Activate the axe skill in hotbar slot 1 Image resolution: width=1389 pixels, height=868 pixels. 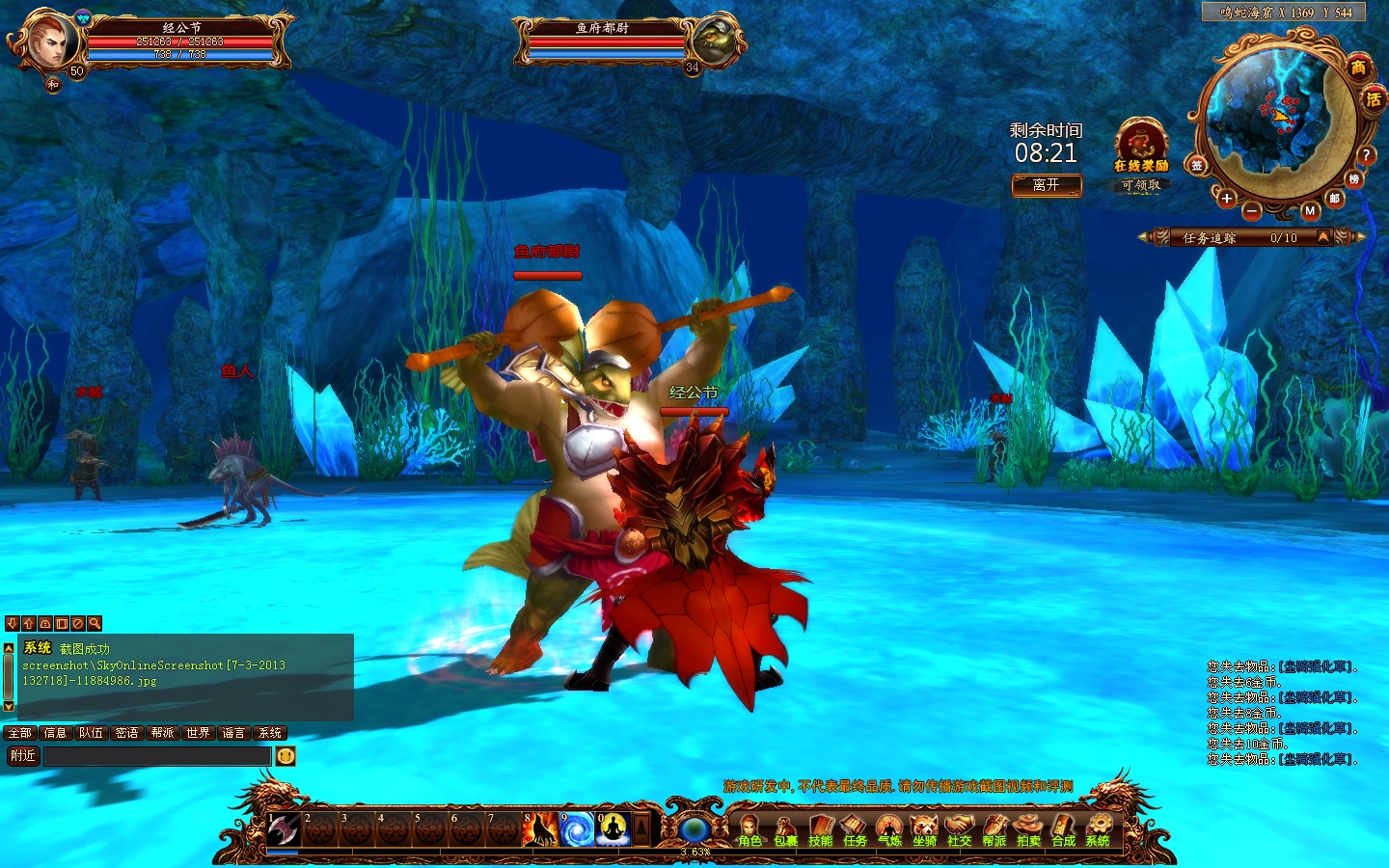click(x=283, y=829)
